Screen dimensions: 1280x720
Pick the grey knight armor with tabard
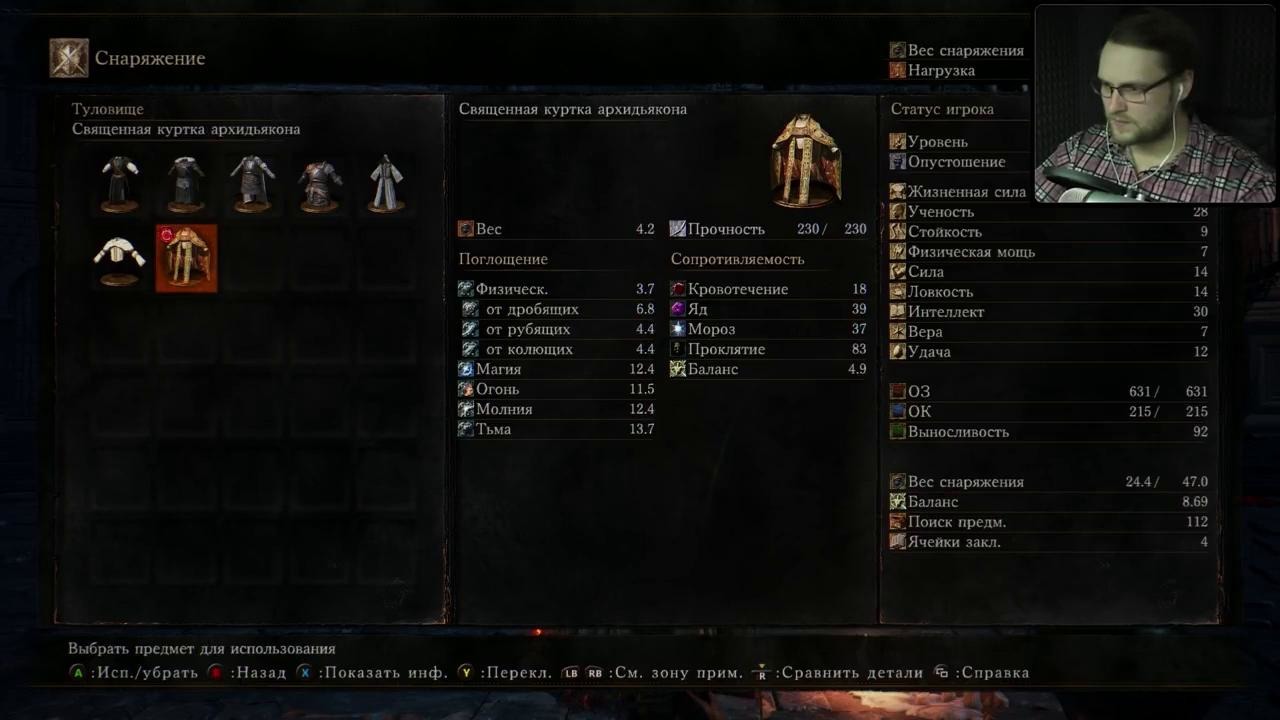(x=252, y=183)
